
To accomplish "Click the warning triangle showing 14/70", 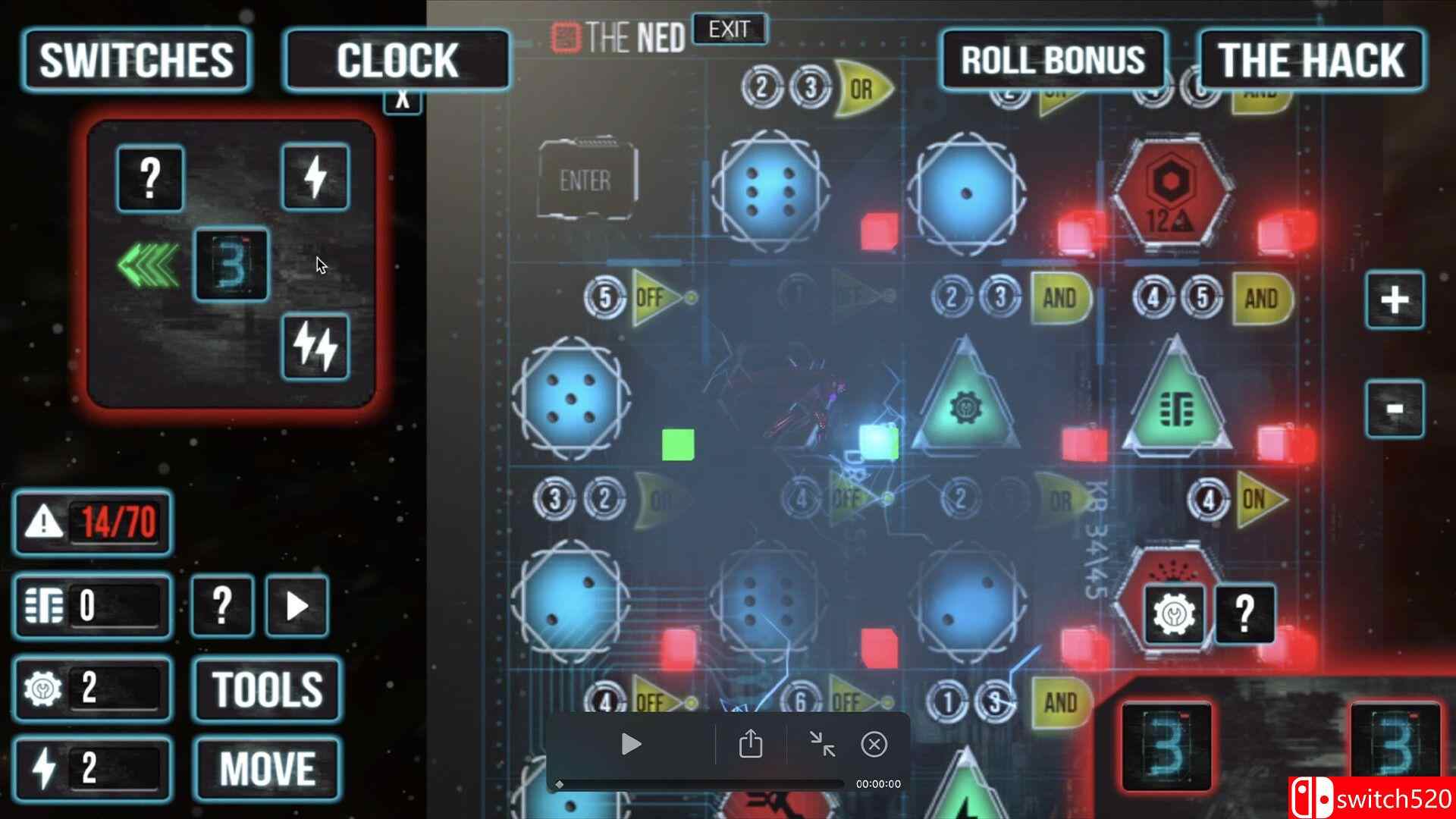I will pyautogui.click(x=91, y=523).
